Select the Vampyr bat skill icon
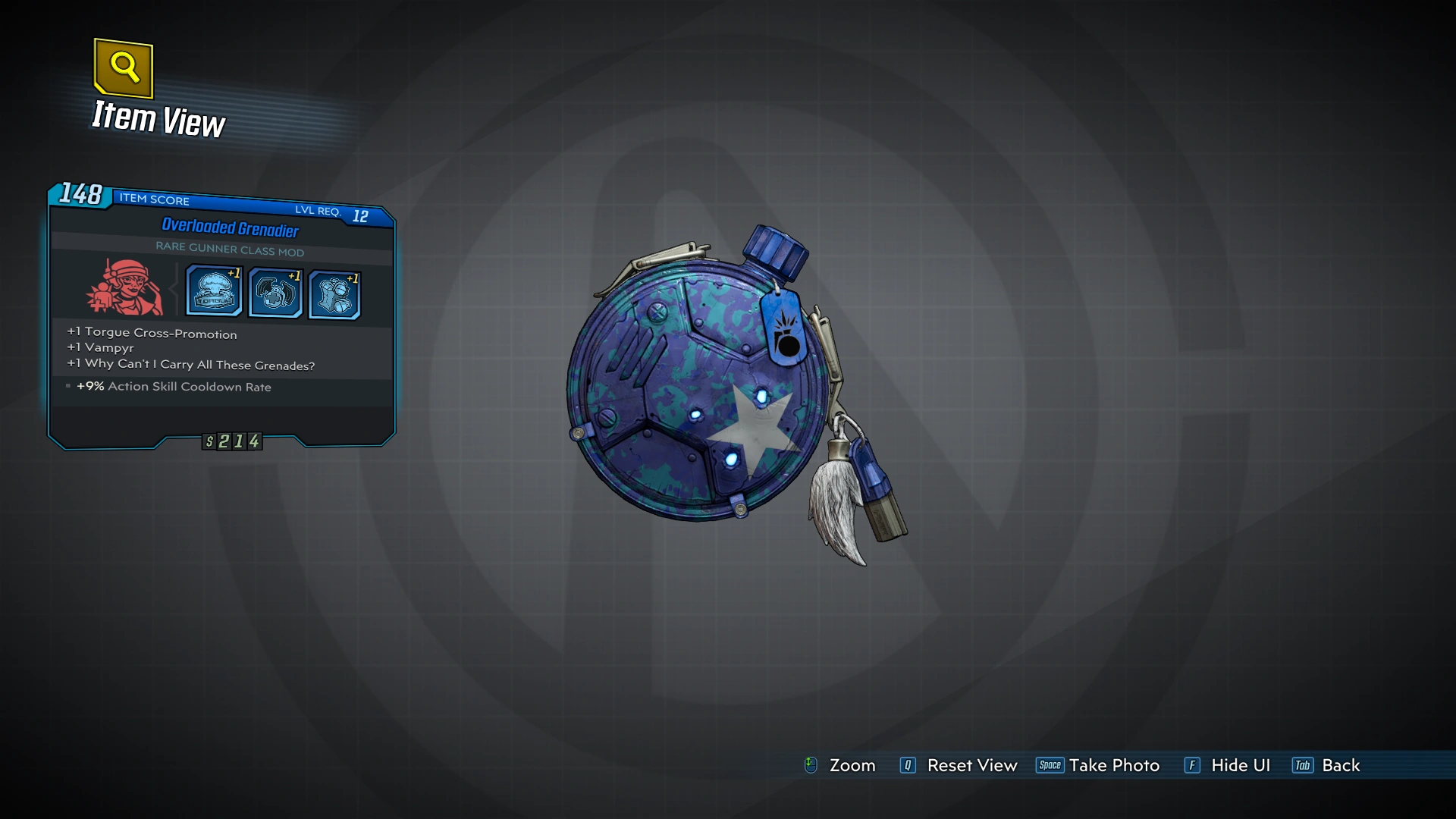This screenshot has height=819, width=1456. coord(274,291)
